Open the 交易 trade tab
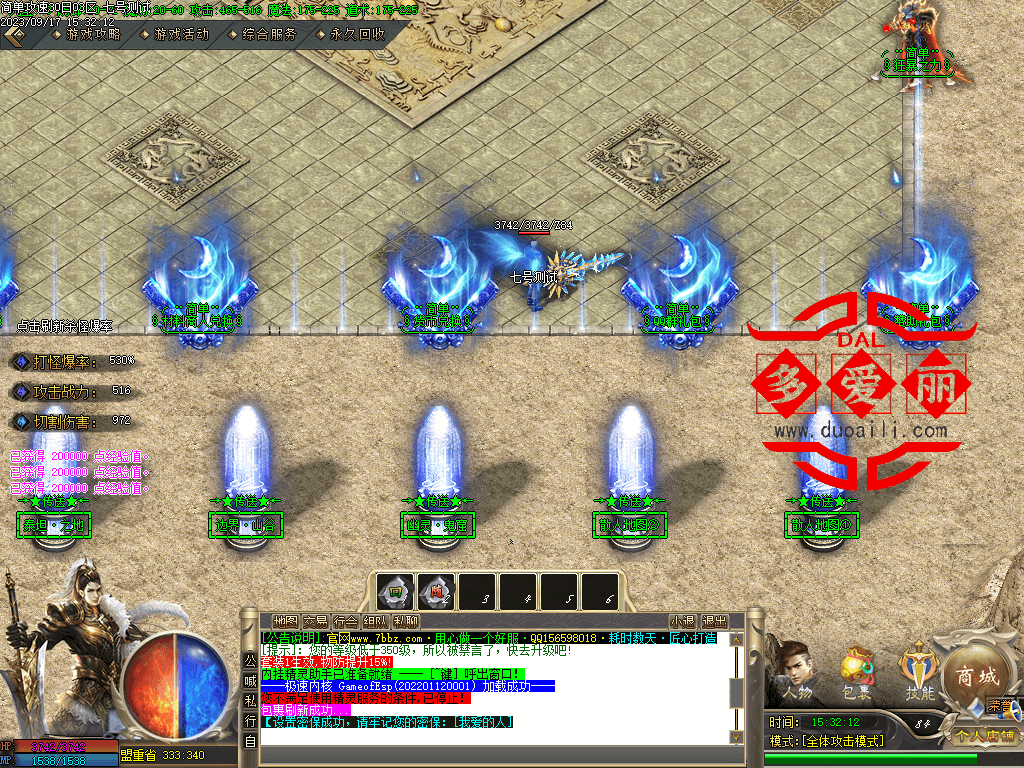This screenshot has width=1024, height=768. click(x=316, y=621)
